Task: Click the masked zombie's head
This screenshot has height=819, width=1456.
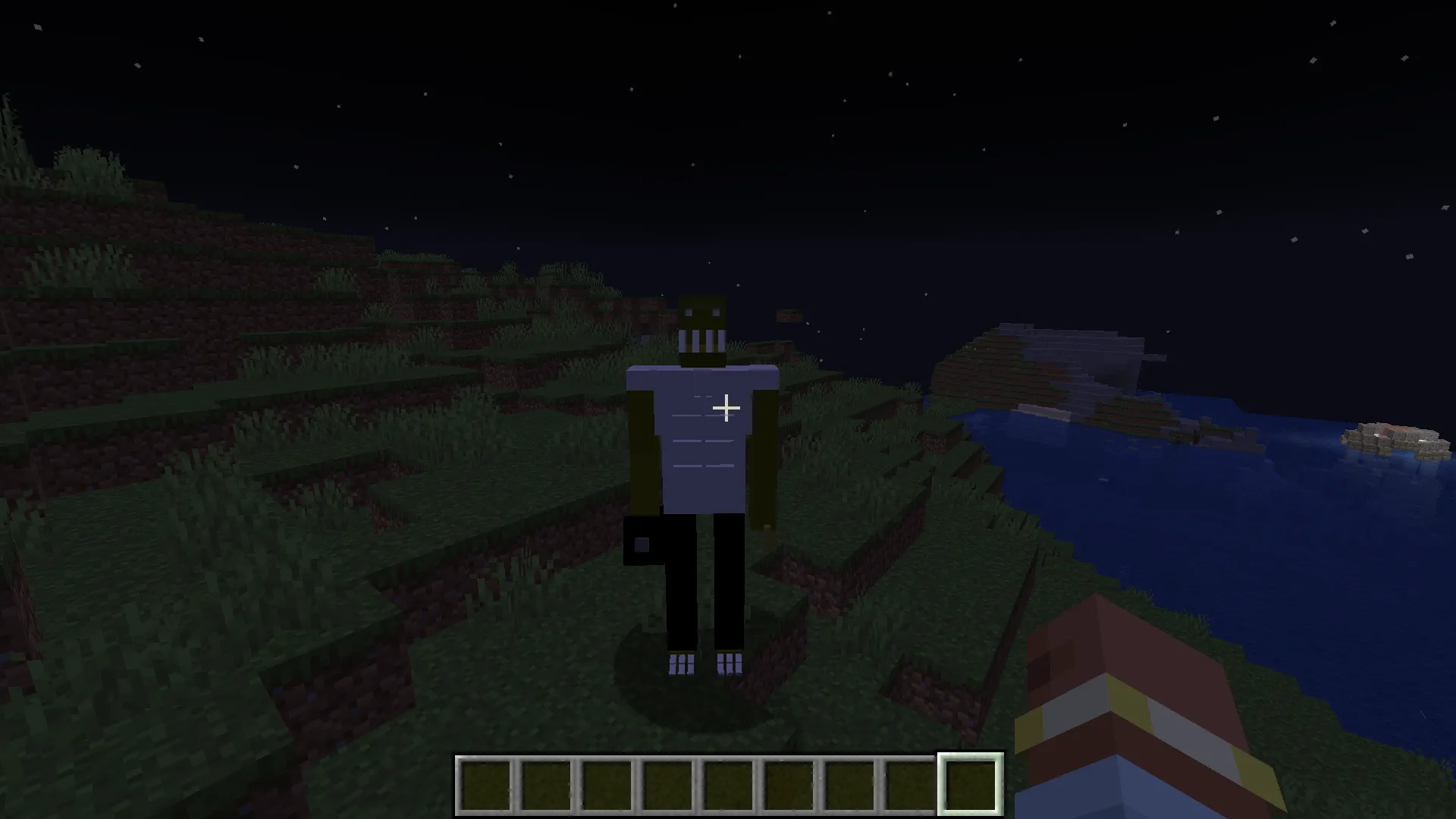Action: [701, 330]
